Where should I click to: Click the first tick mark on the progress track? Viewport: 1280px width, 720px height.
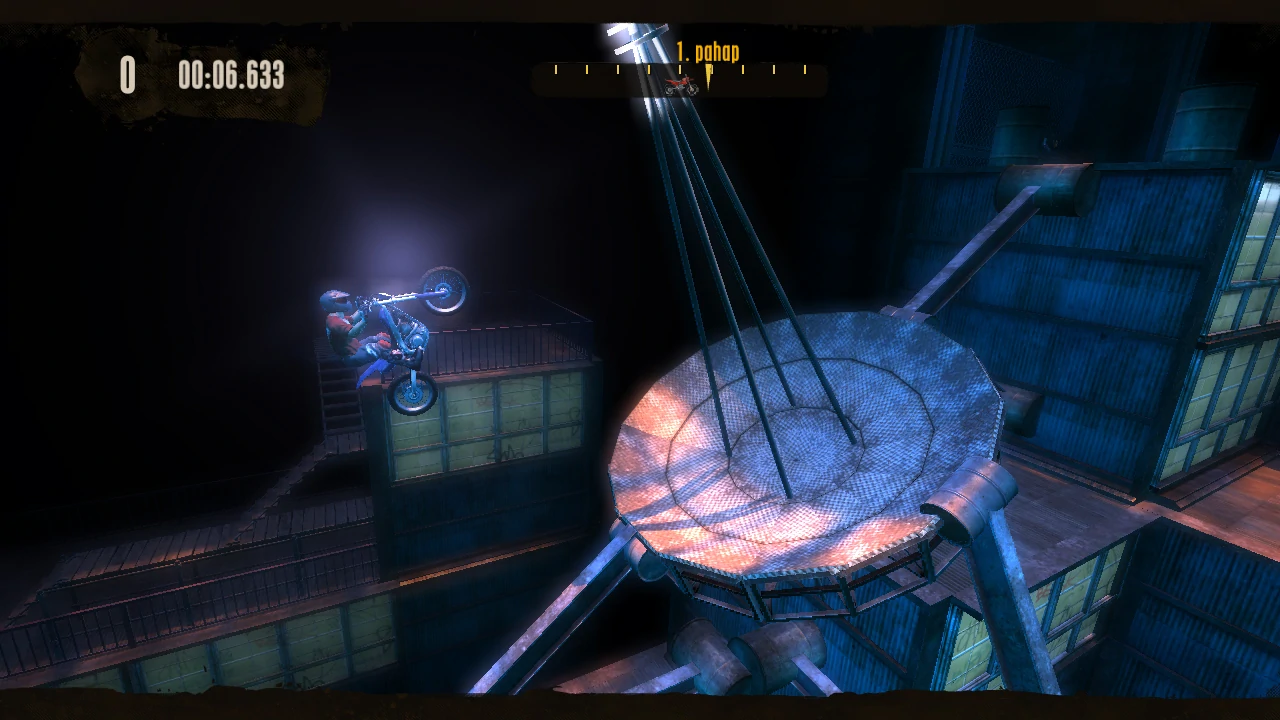[x=556, y=69]
